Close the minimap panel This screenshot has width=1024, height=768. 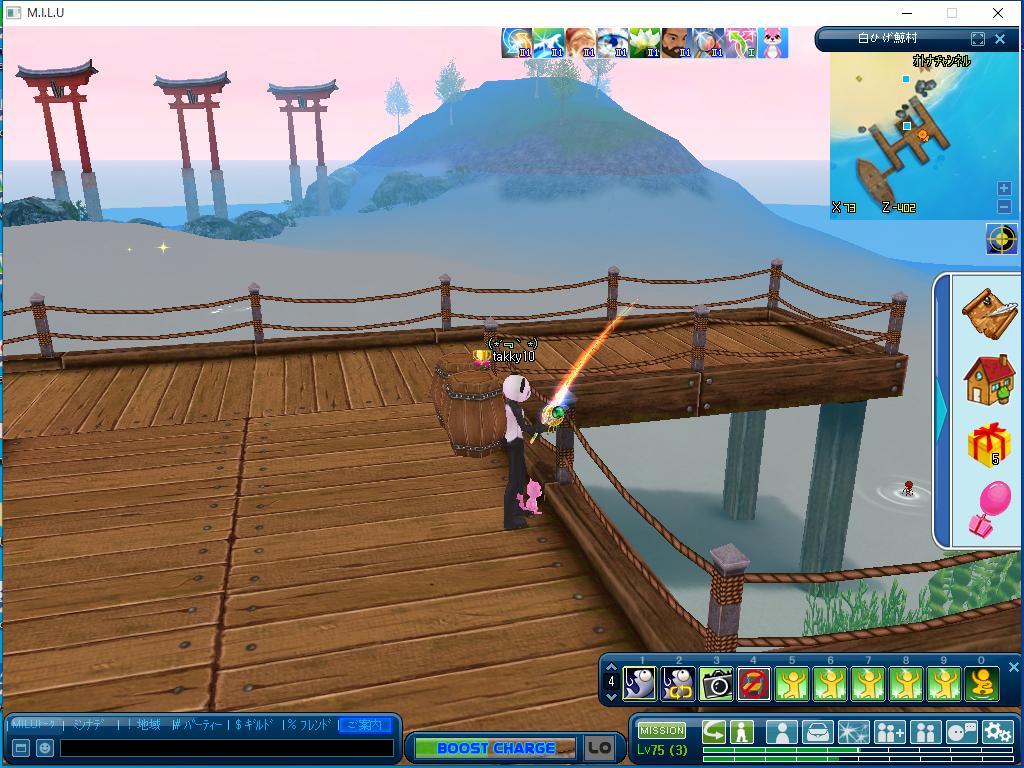[x=1000, y=39]
